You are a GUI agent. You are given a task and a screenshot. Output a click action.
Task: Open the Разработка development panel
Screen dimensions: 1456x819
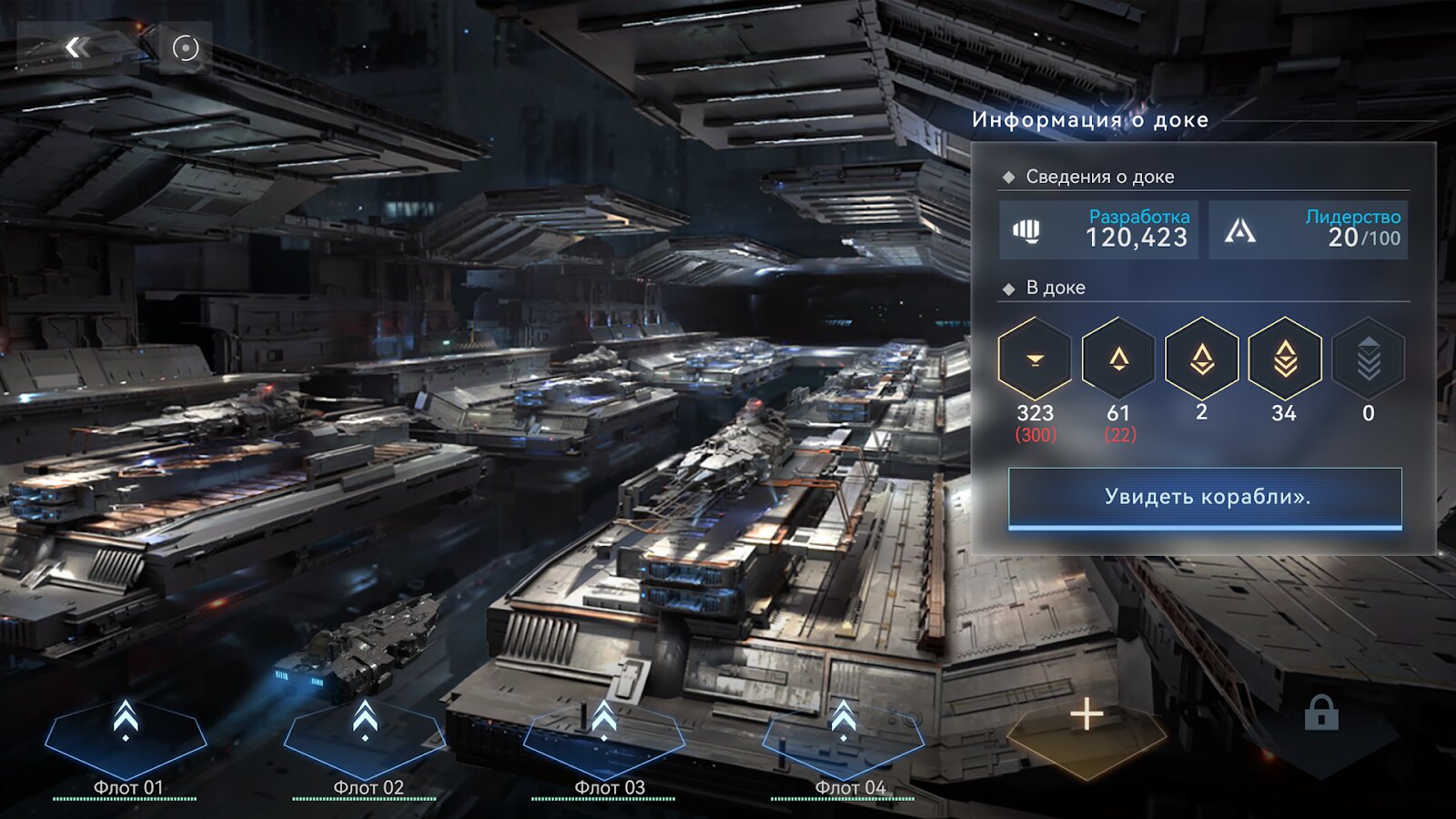tap(1098, 230)
